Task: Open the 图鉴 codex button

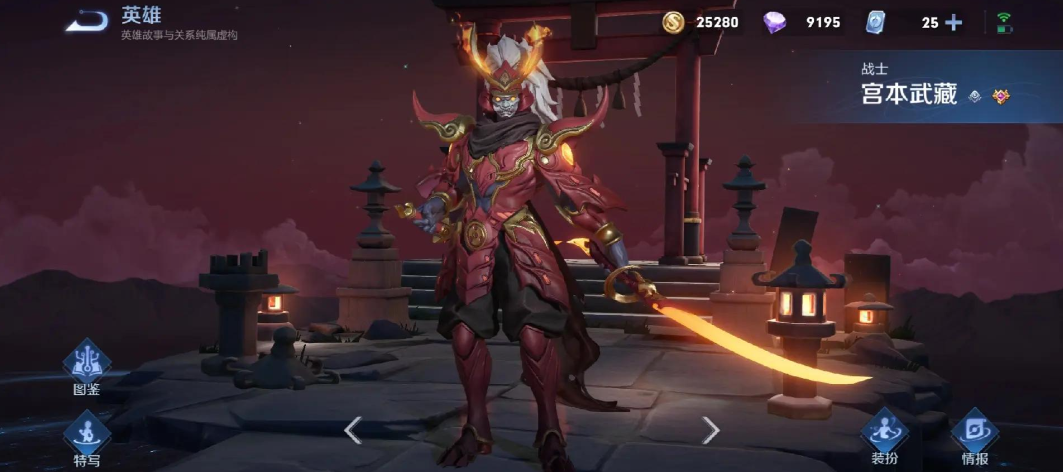Action: (87, 367)
